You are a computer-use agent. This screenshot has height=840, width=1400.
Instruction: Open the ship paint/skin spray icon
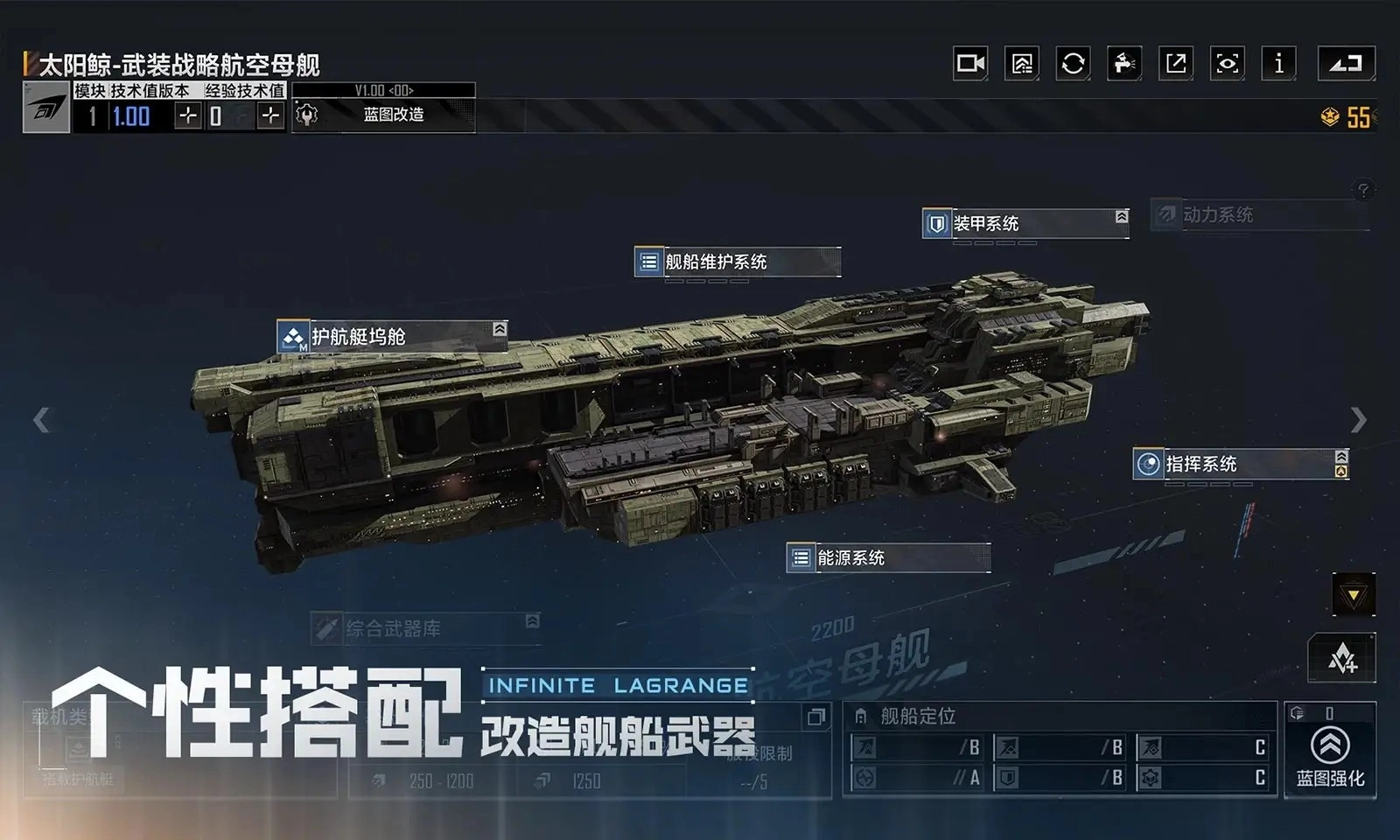[1123, 63]
